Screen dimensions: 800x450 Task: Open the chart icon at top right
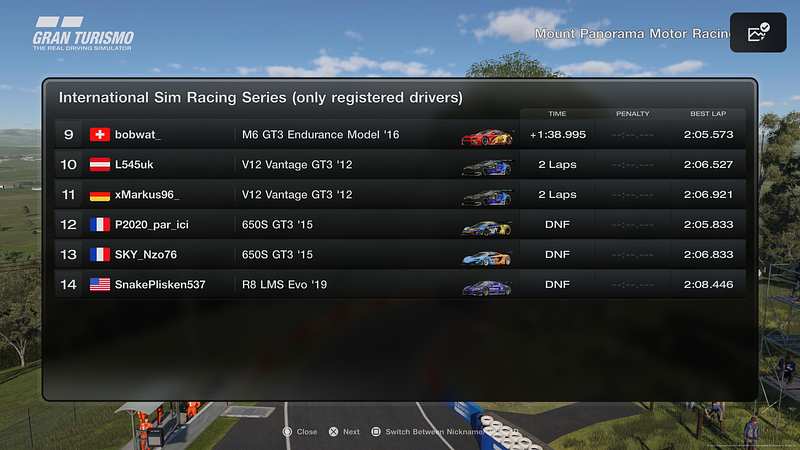coord(758,33)
